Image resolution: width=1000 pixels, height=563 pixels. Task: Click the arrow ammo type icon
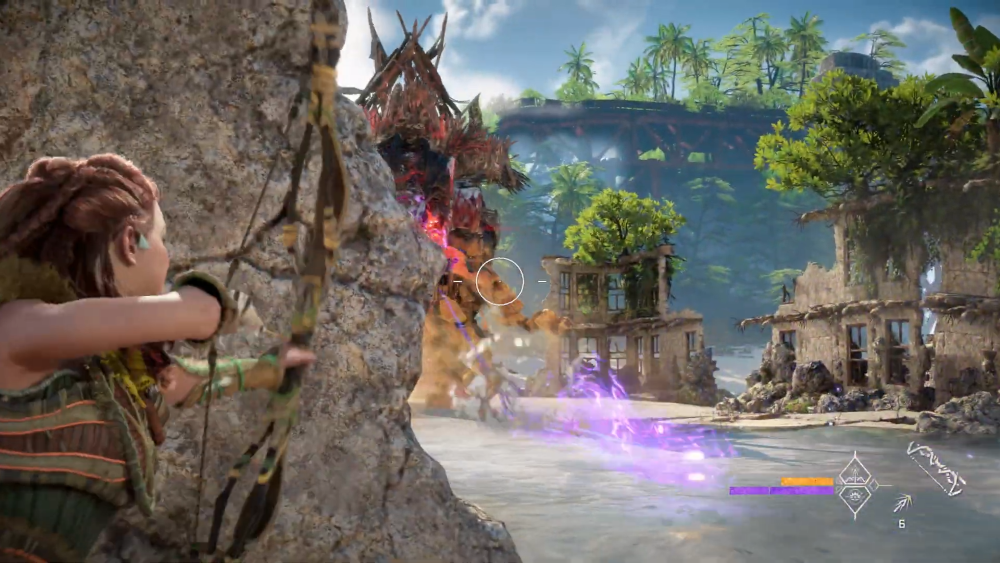tap(901, 503)
